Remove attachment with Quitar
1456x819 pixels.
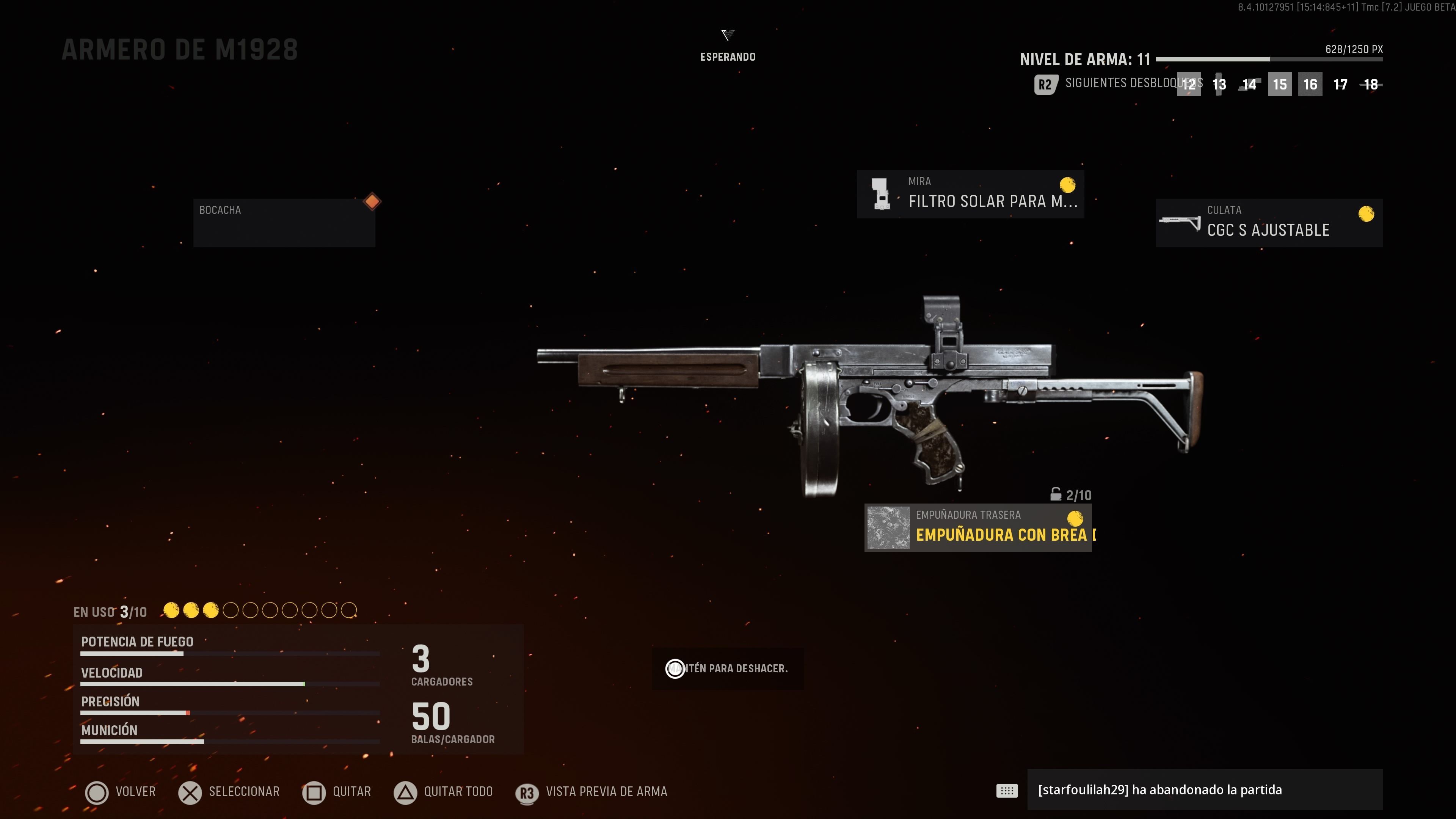pyautogui.click(x=337, y=792)
